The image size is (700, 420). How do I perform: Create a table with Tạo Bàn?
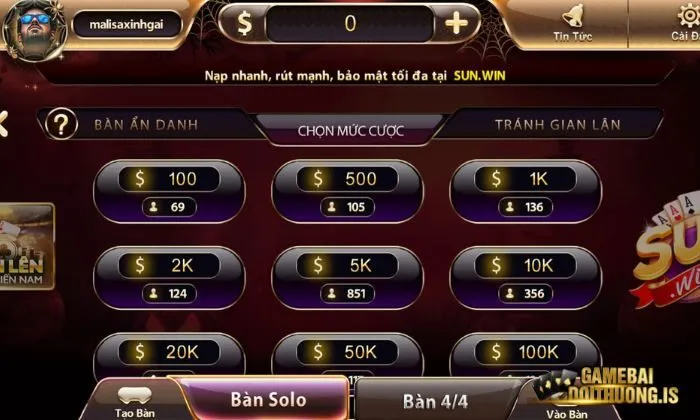point(133,402)
